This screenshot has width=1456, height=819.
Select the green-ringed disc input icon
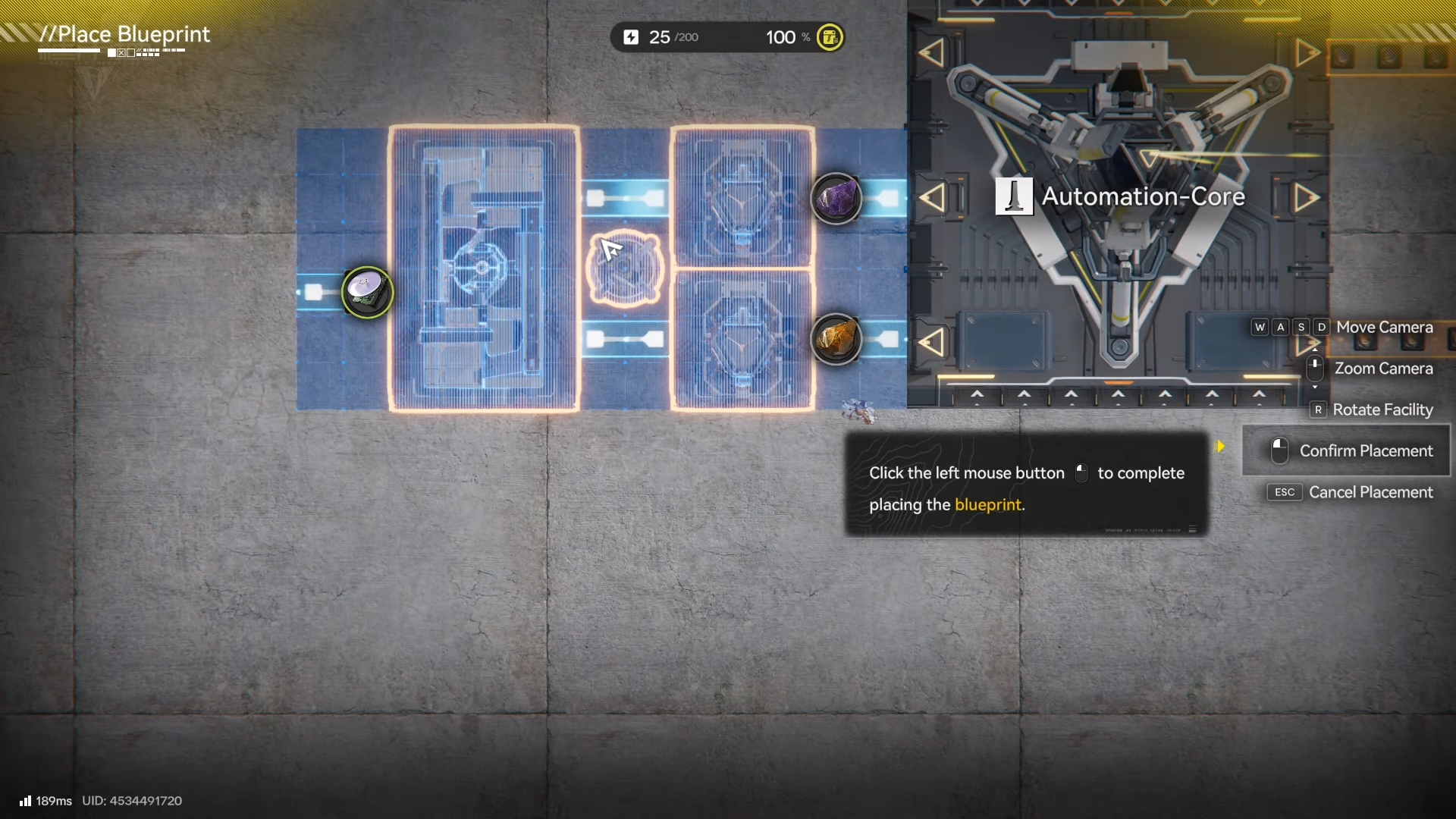click(368, 292)
